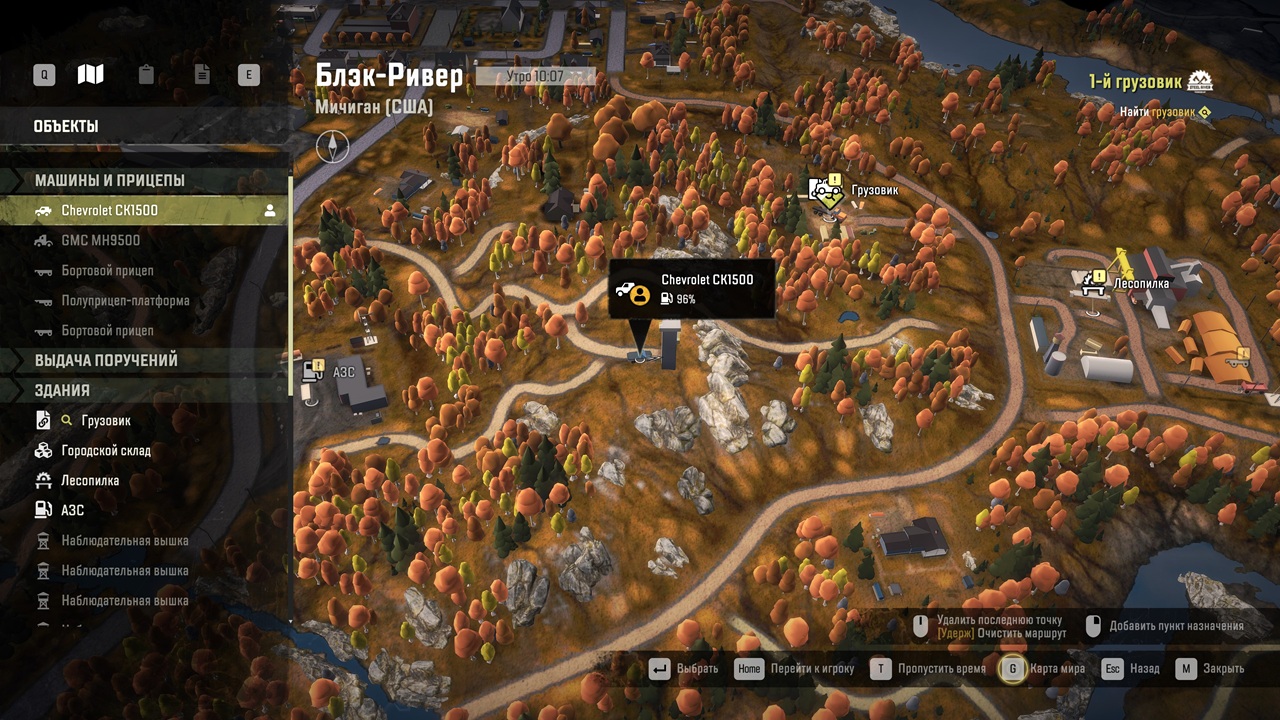This screenshot has height=720, width=1280.
Task: Select the АЗС entry in the buildings list
Action: [x=72, y=511]
